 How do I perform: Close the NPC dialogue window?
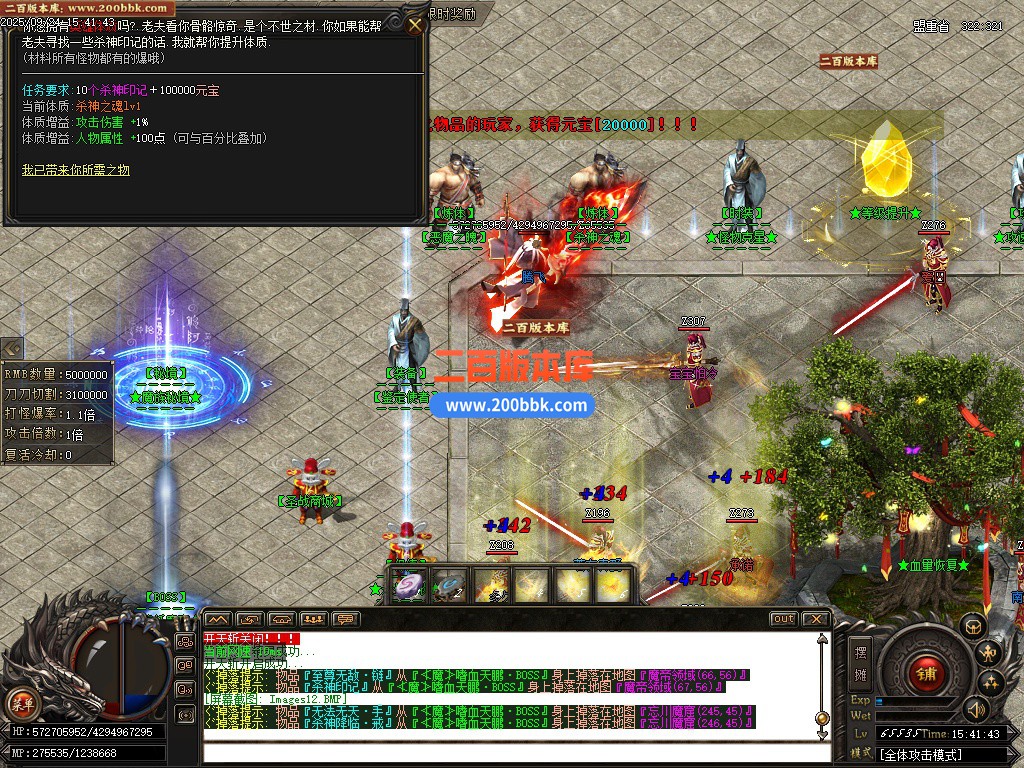414,25
